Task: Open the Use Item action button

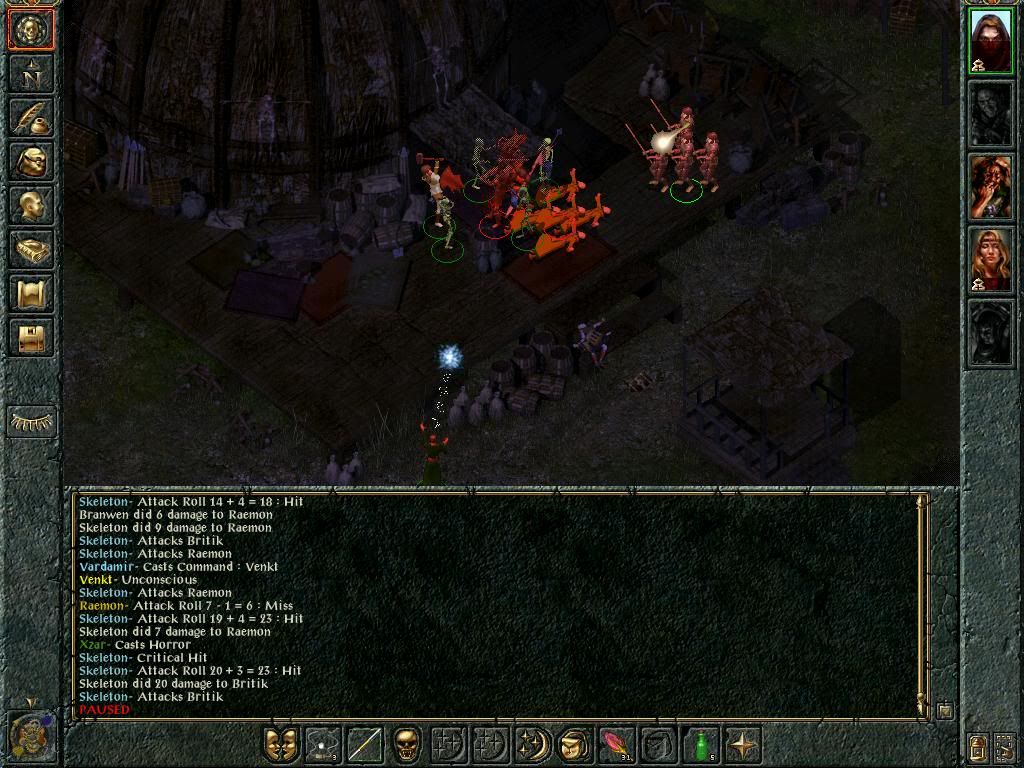Action: 574,745
